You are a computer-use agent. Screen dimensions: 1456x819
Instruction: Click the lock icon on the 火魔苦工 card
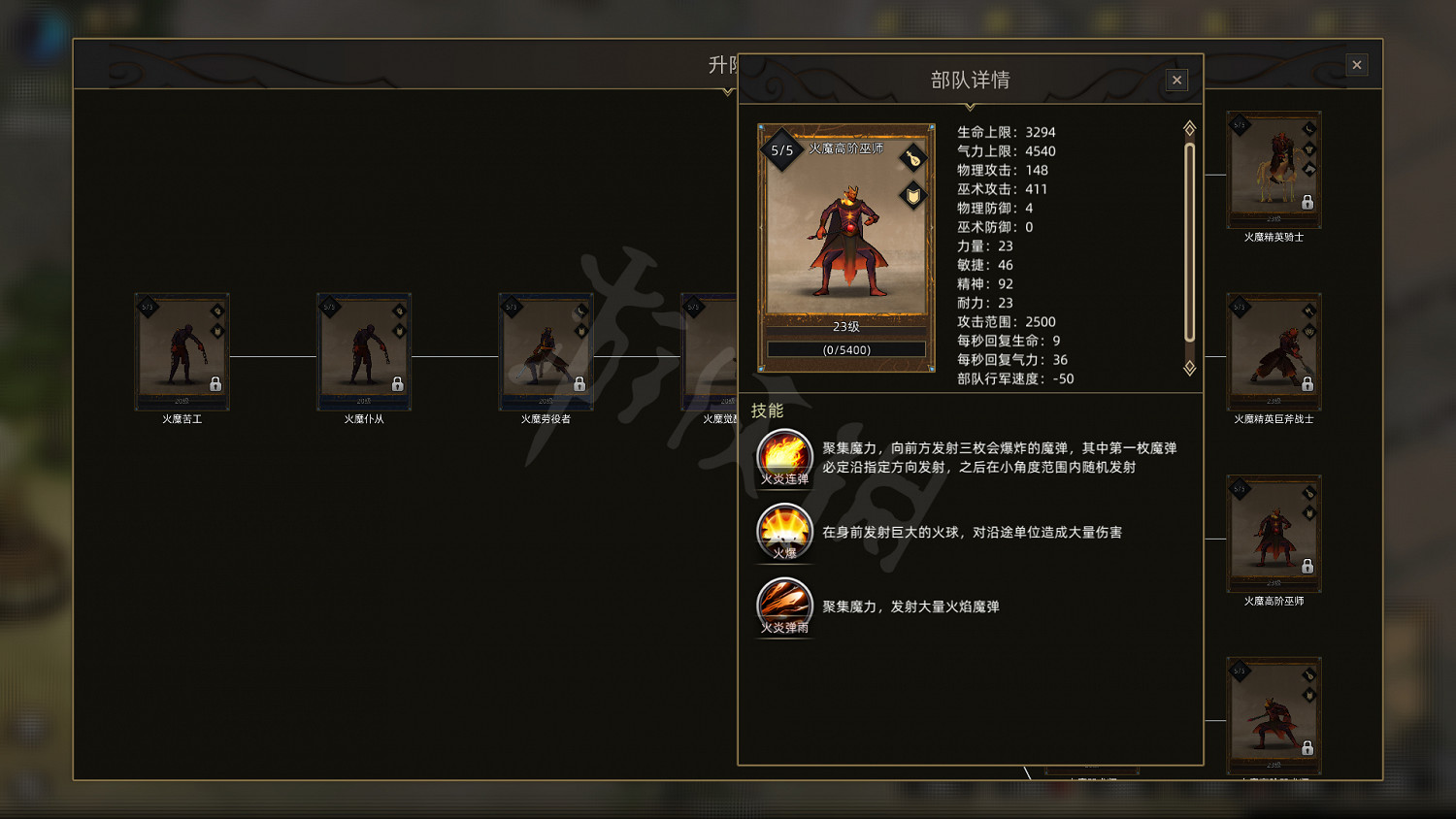[x=216, y=385]
